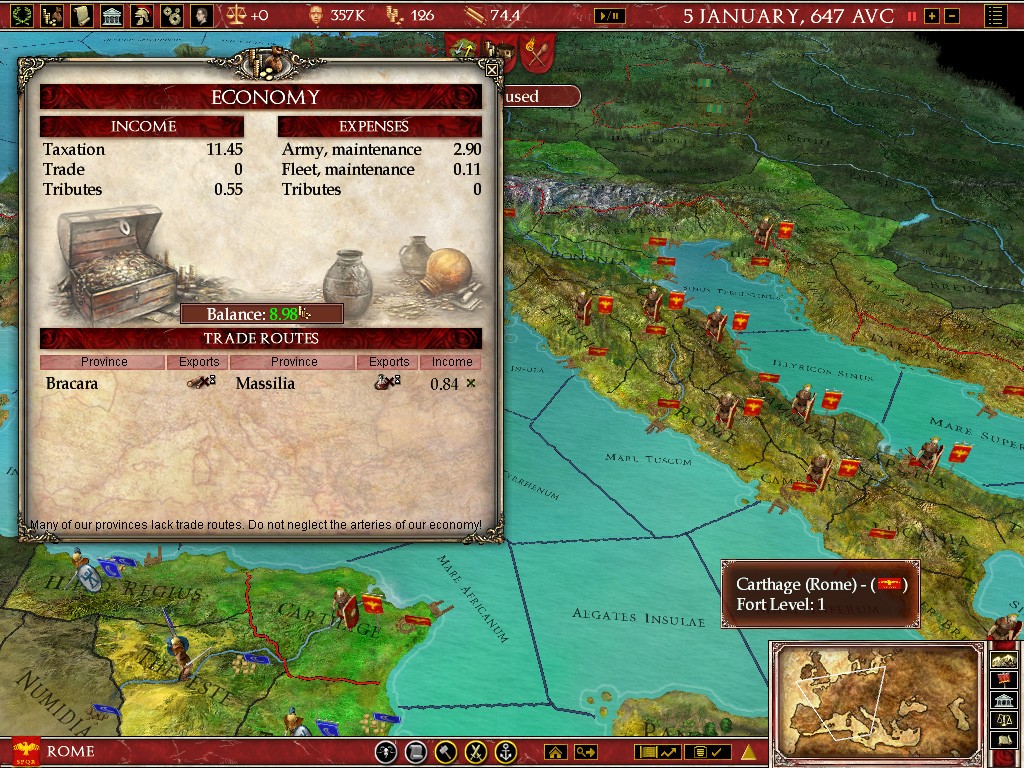Viewport: 1024px width, 768px height.
Task: Open the Roman helmet military panel
Action: 142,15
